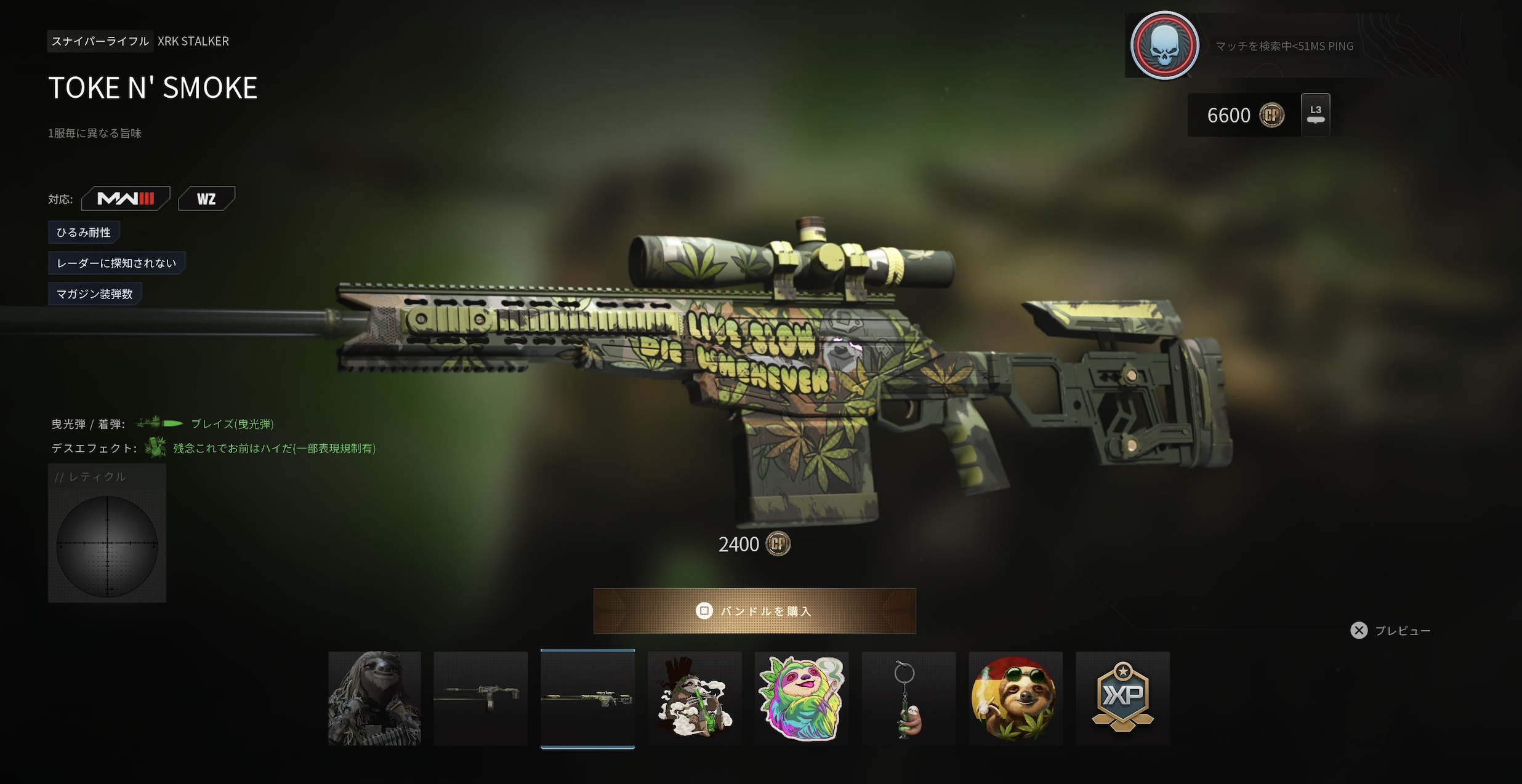
Task: Open the XRK STALKER weapon page
Action: [193, 41]
